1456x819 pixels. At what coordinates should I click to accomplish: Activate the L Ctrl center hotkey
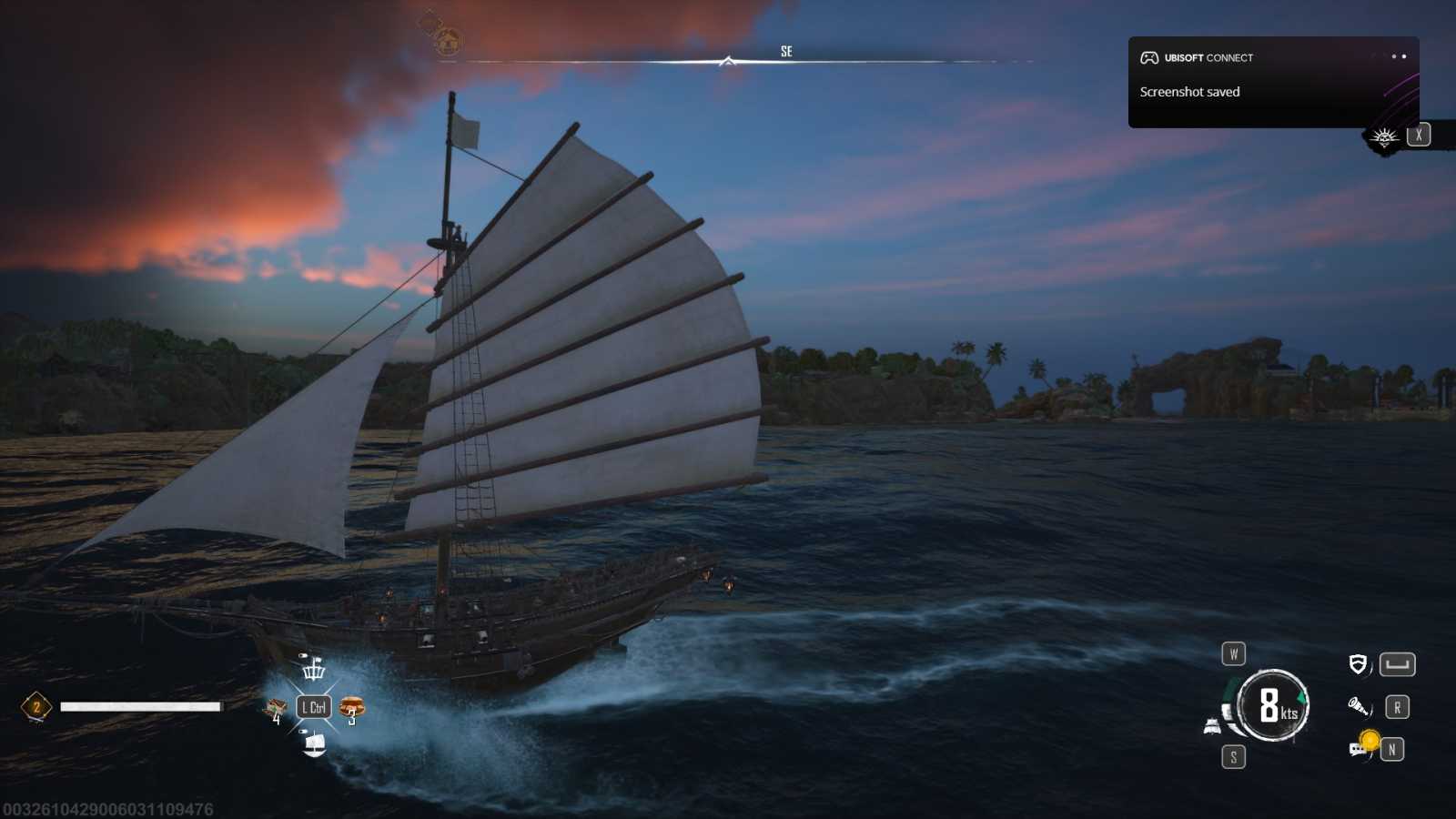coord(313,705)
